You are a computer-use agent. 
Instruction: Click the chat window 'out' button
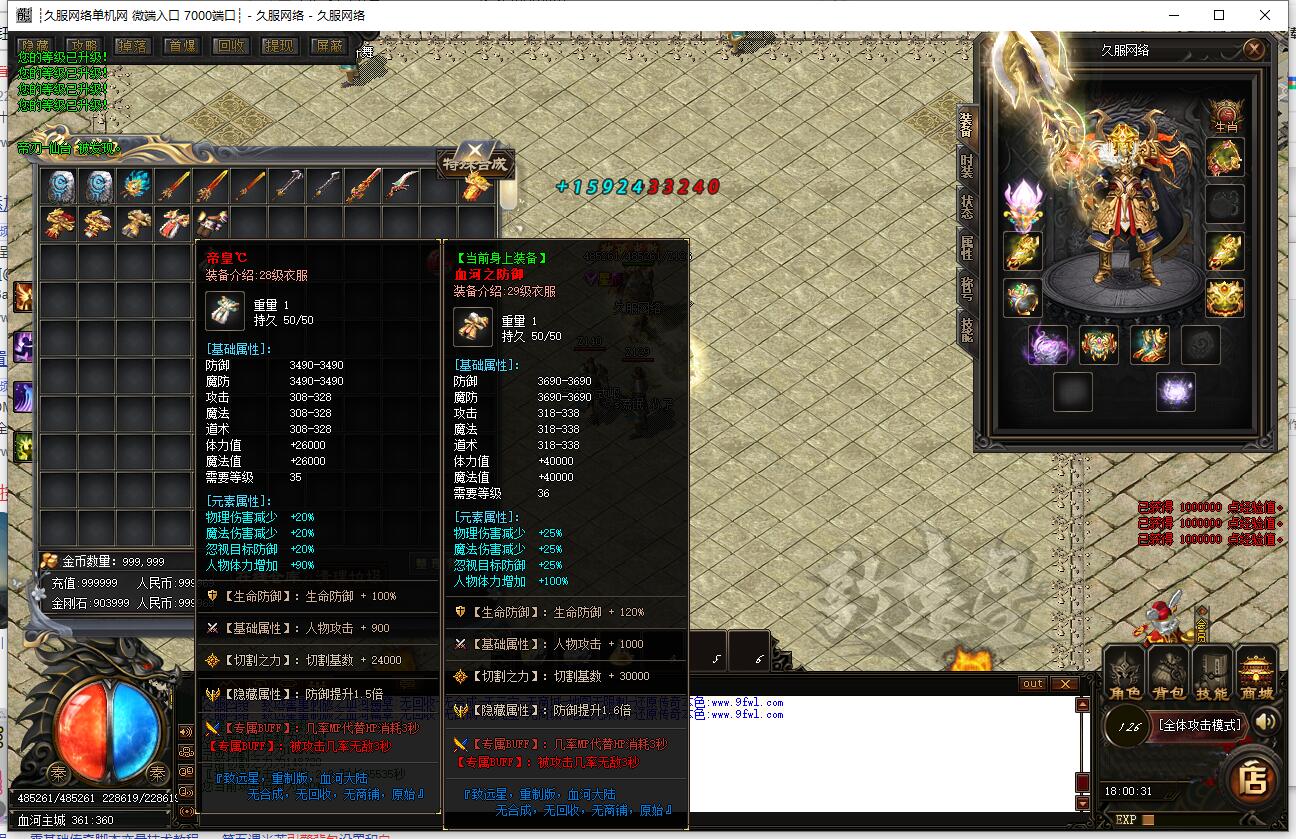1032,684
